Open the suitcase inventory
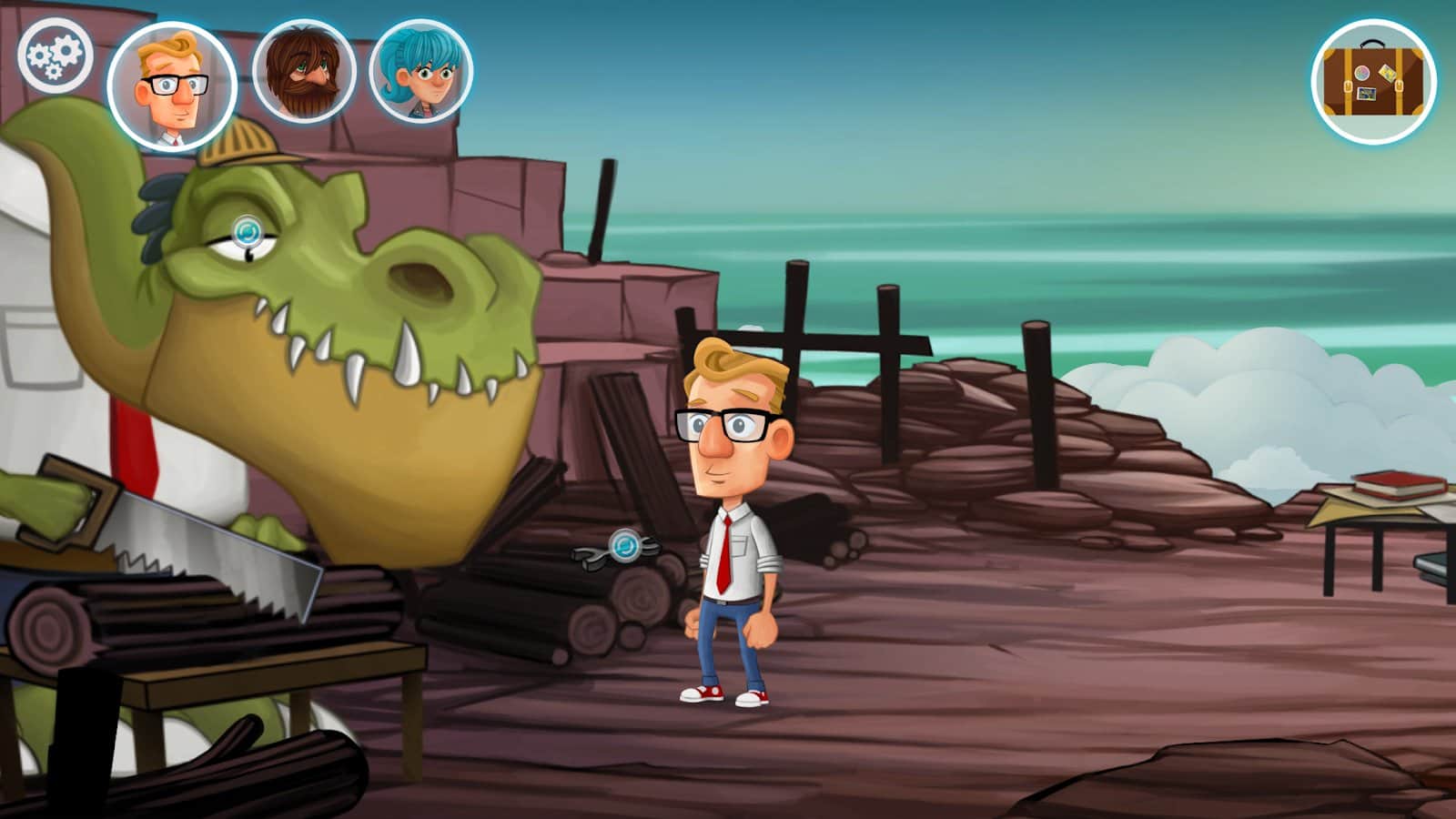Screen dimensions: 1456x819 (1373, 81)
